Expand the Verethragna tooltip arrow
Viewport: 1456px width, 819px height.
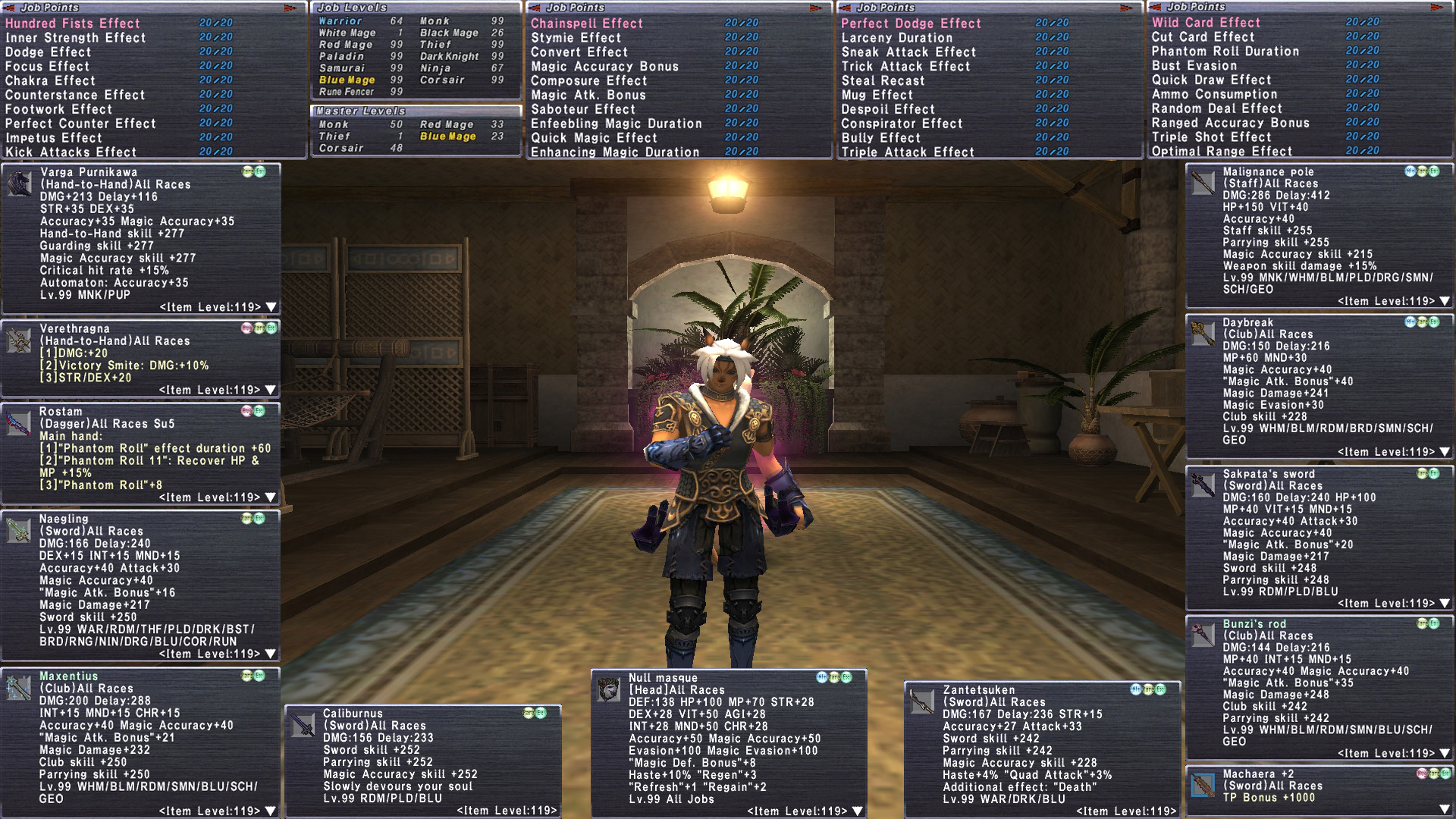pos(271,390)
